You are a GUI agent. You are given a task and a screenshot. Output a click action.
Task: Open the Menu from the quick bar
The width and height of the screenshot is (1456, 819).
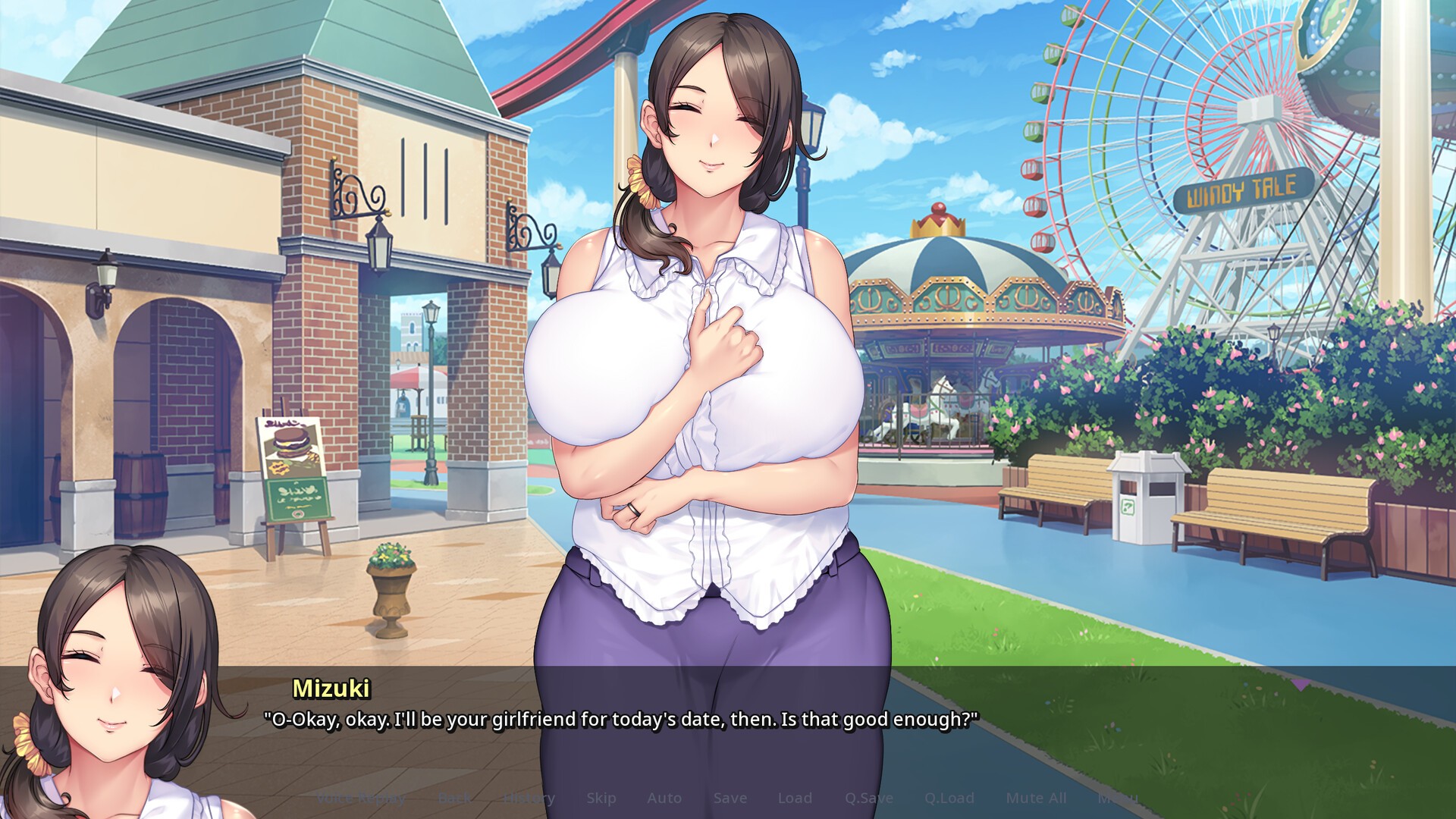1118,798
